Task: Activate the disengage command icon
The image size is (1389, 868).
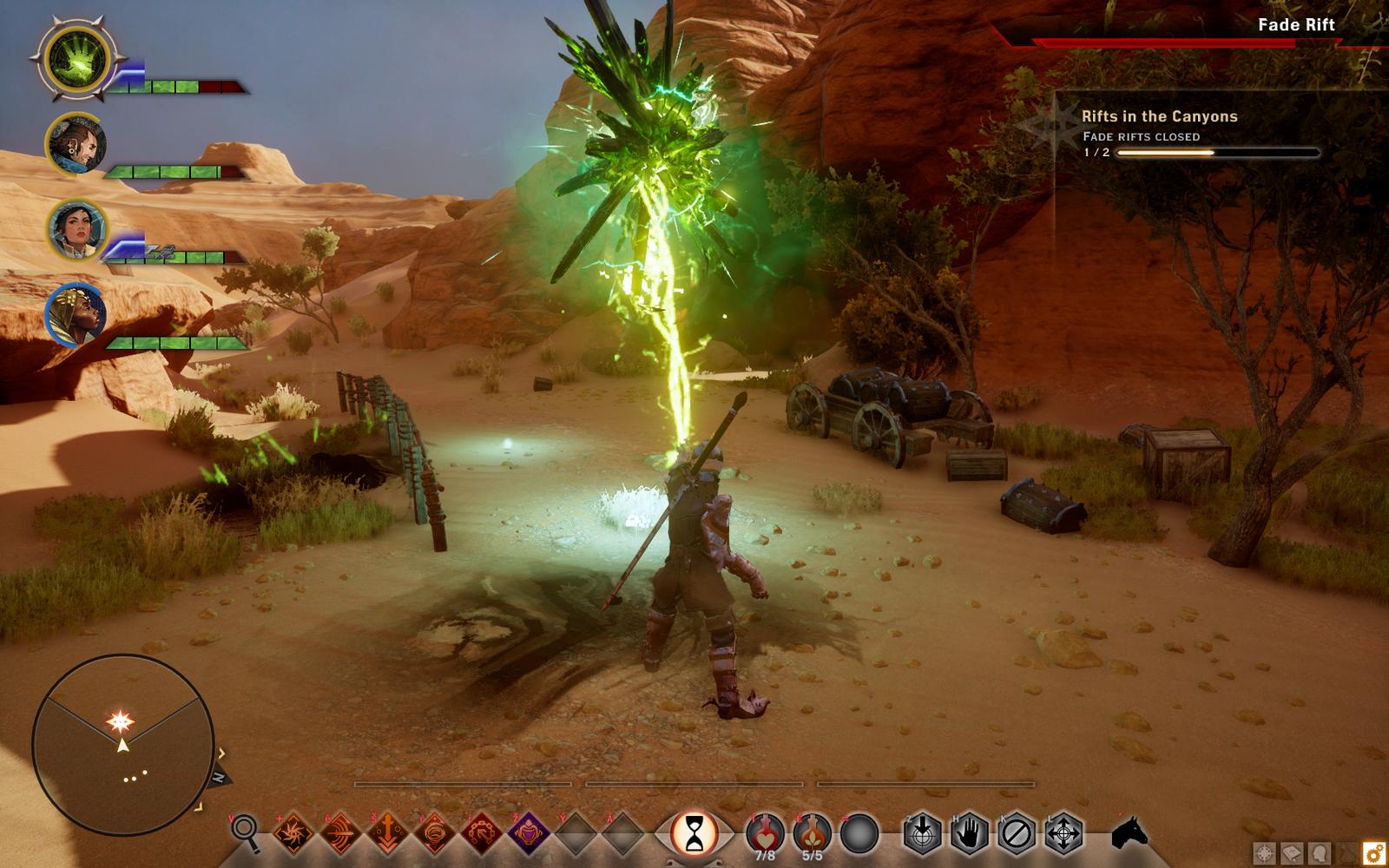Action: (1016, 834)
